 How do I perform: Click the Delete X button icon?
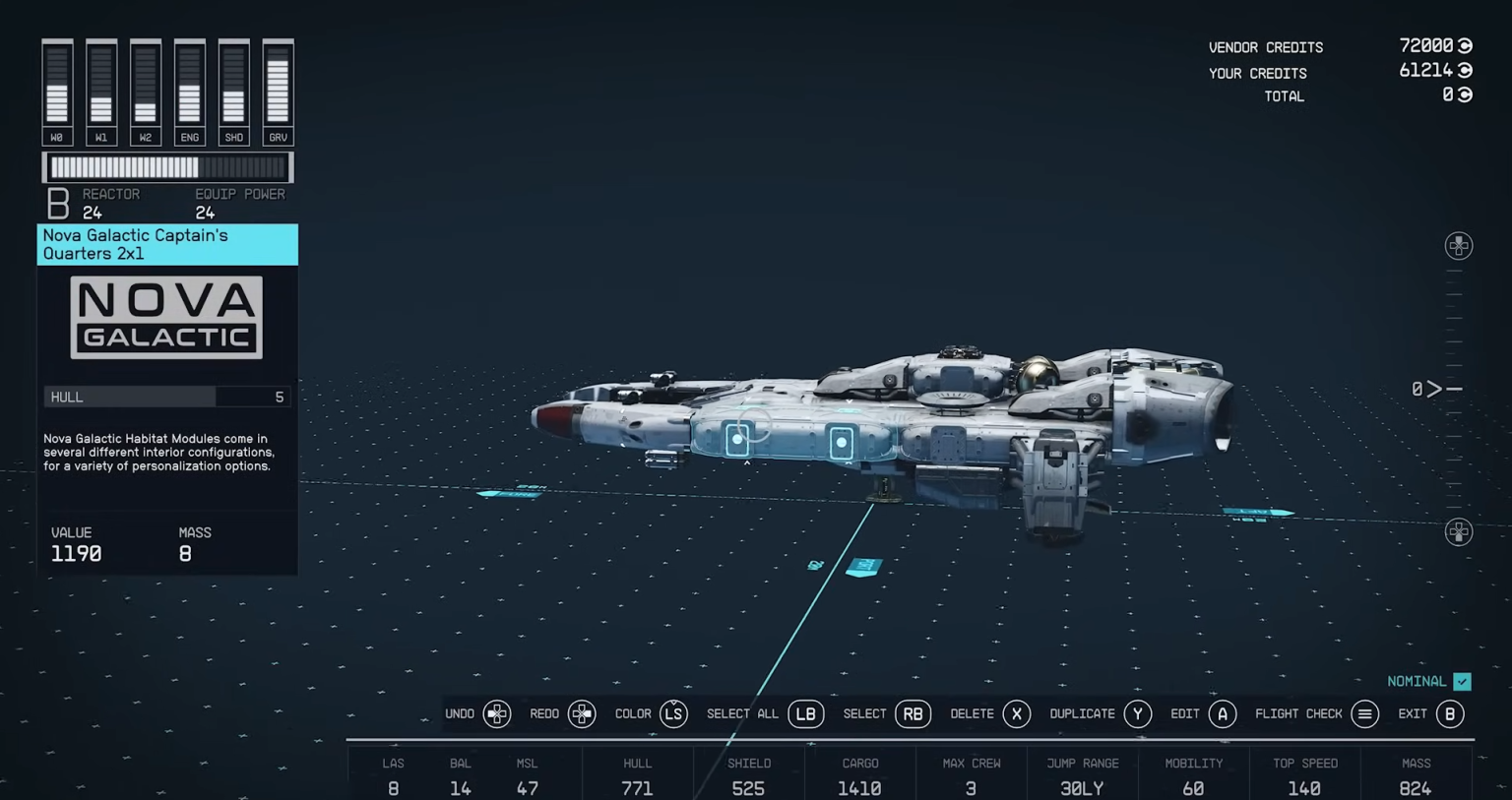tap(1017, 713)
